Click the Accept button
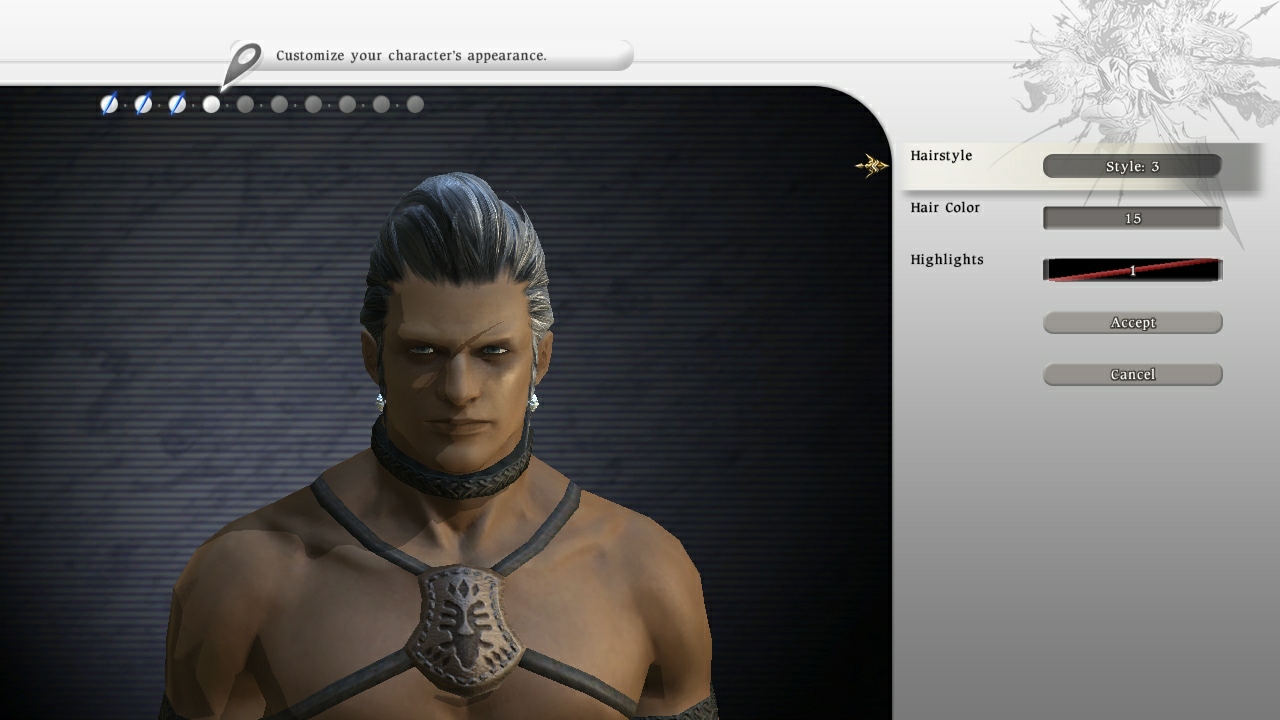The width and height of the screenshot is (1280, 720). [1132, 322]
